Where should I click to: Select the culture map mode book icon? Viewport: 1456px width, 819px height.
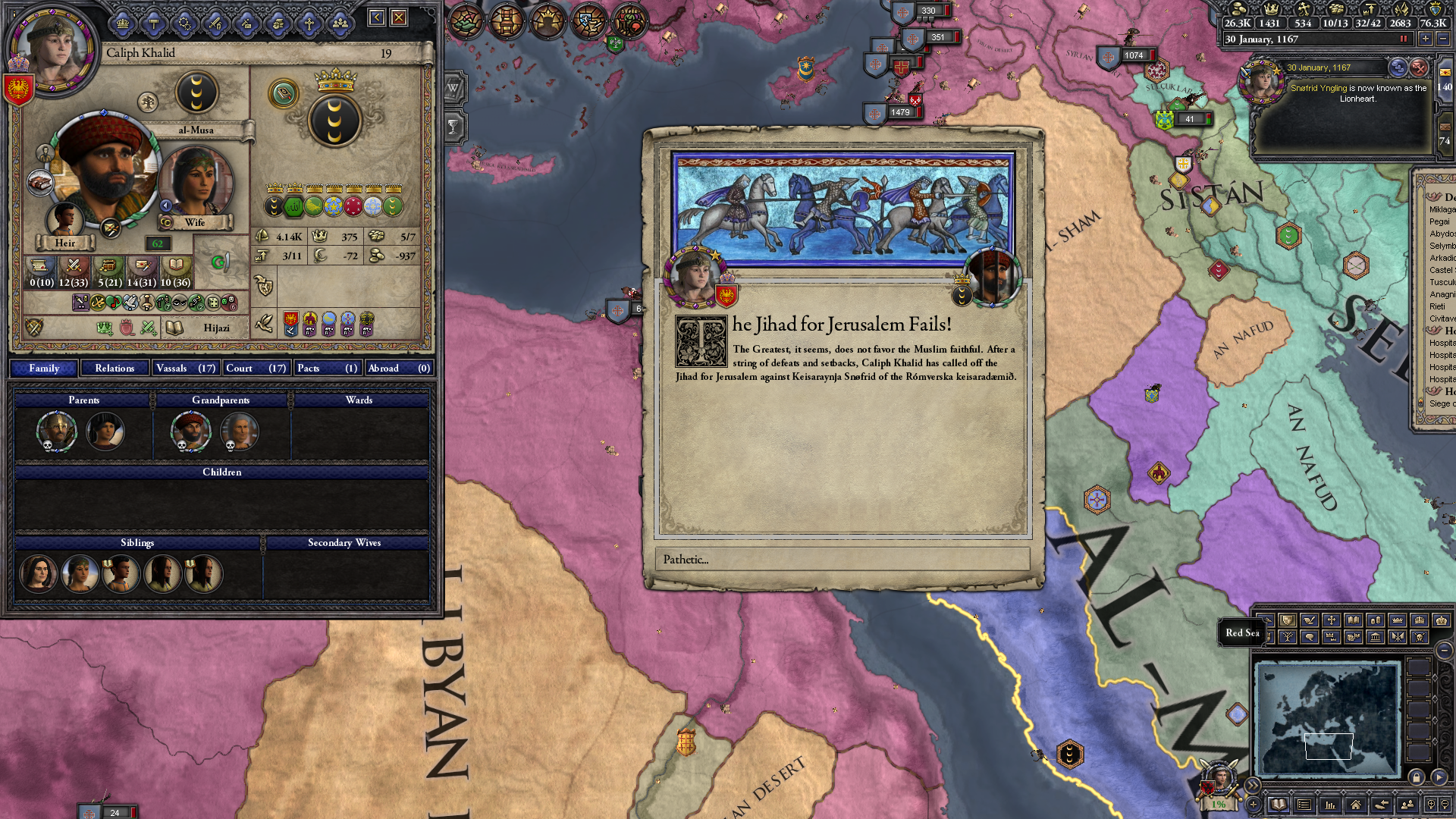click(1354, 621)
